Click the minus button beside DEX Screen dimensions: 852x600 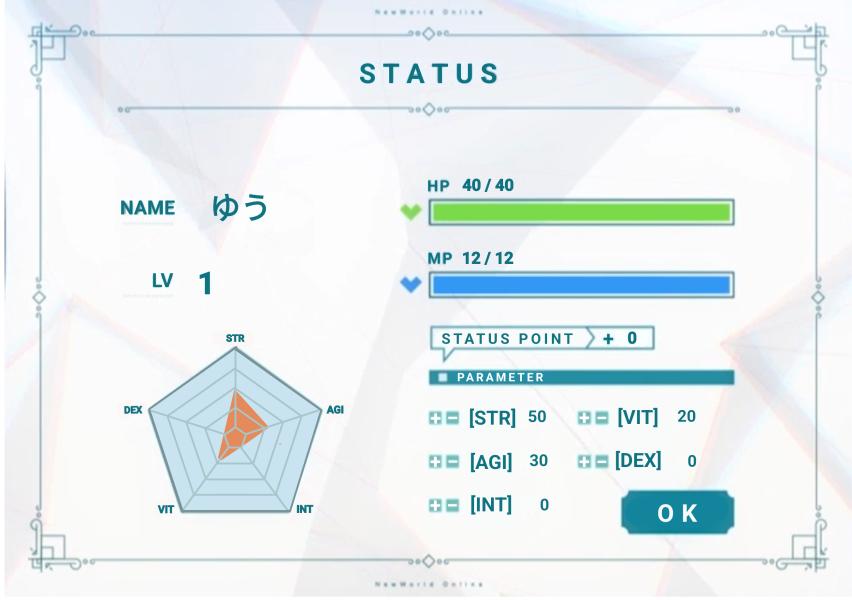(601, 462)
